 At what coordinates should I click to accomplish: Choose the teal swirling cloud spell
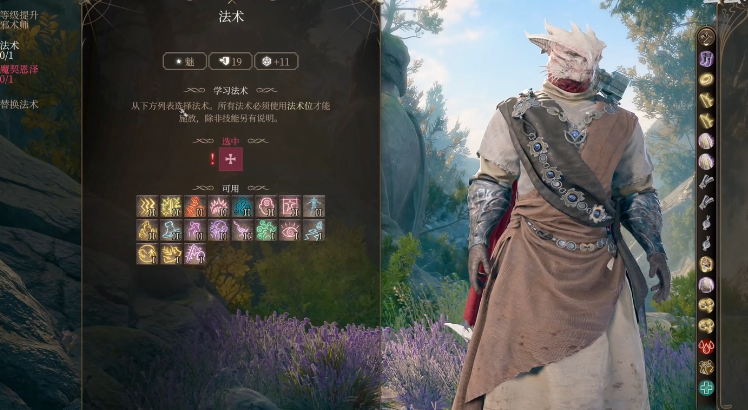point(243,206)
